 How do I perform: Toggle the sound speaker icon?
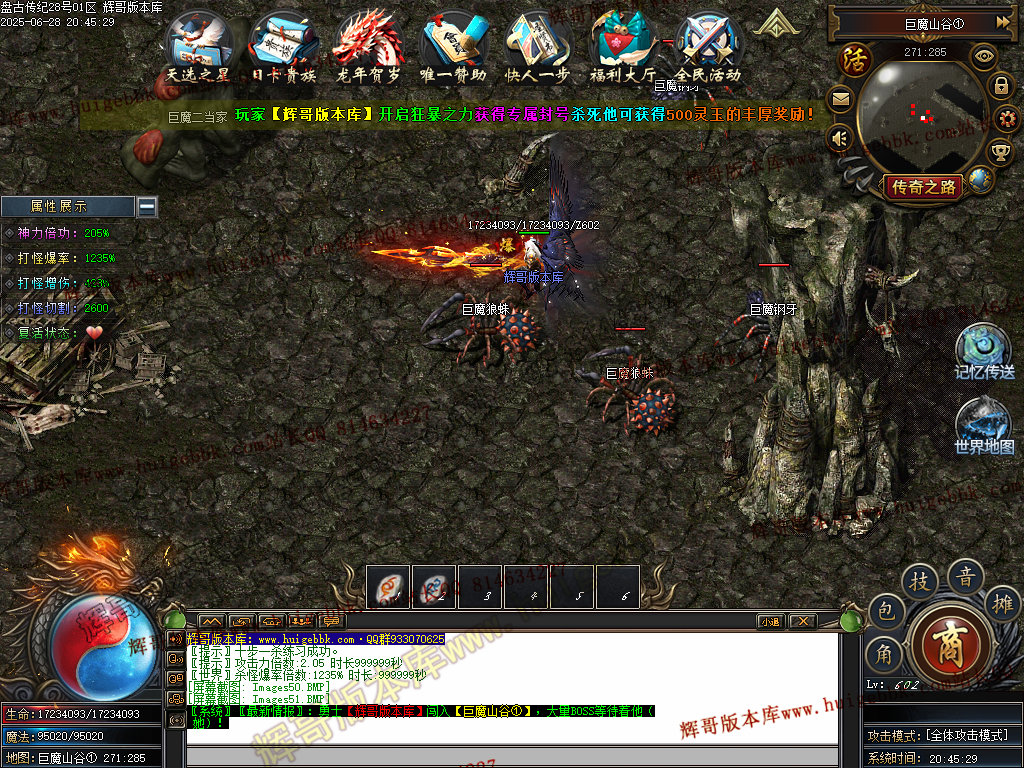pos(840,139)
